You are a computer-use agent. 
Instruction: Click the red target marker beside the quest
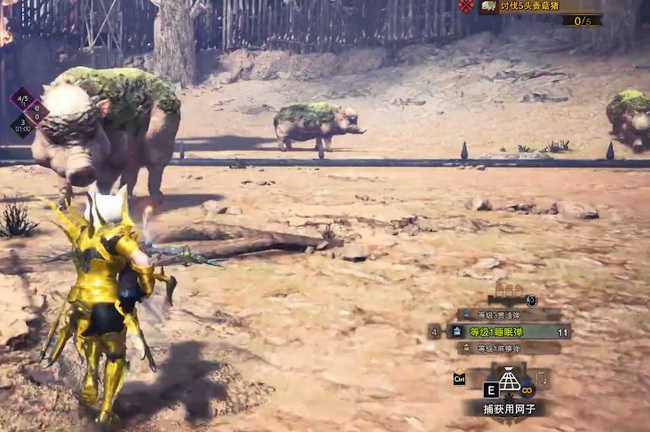coord(466,6)
